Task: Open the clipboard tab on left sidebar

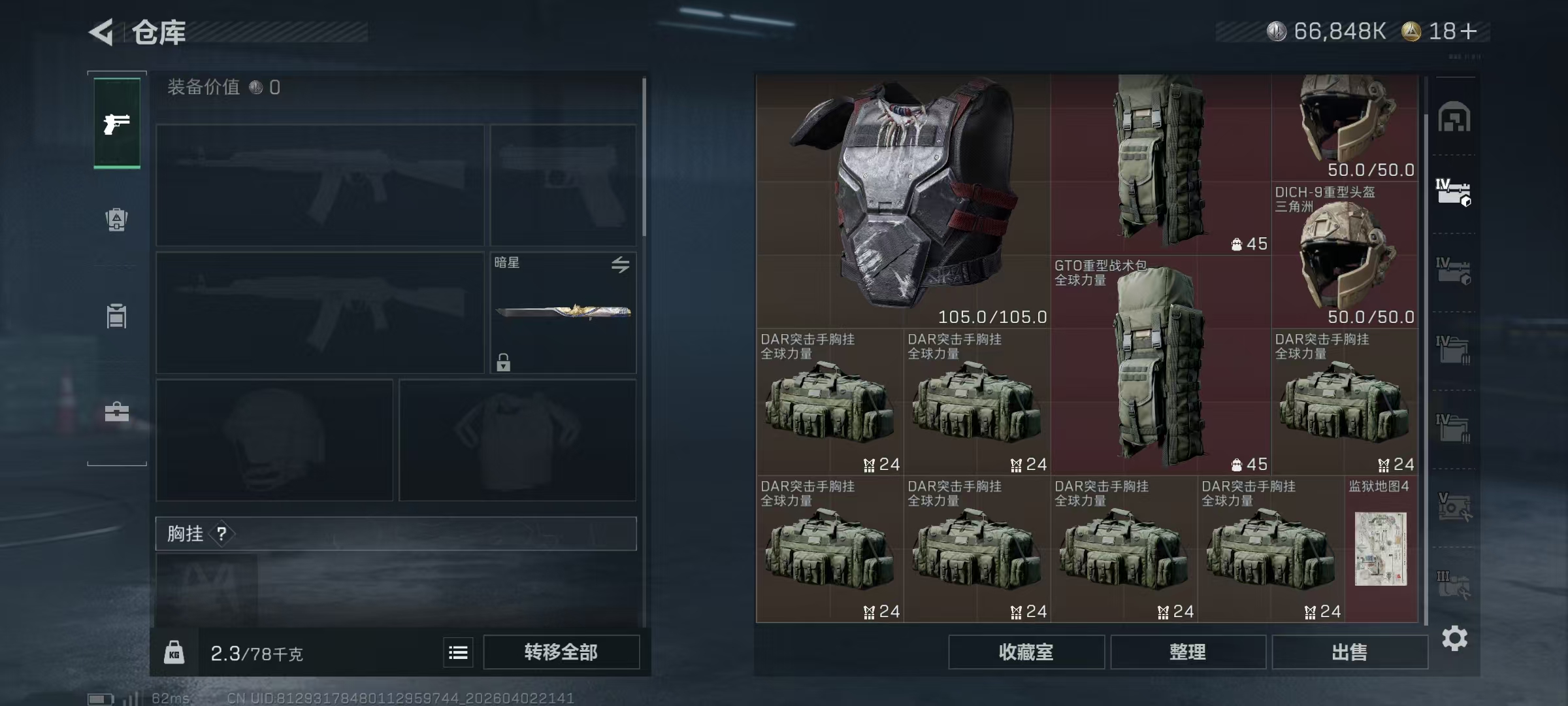Action: [116, 316]
